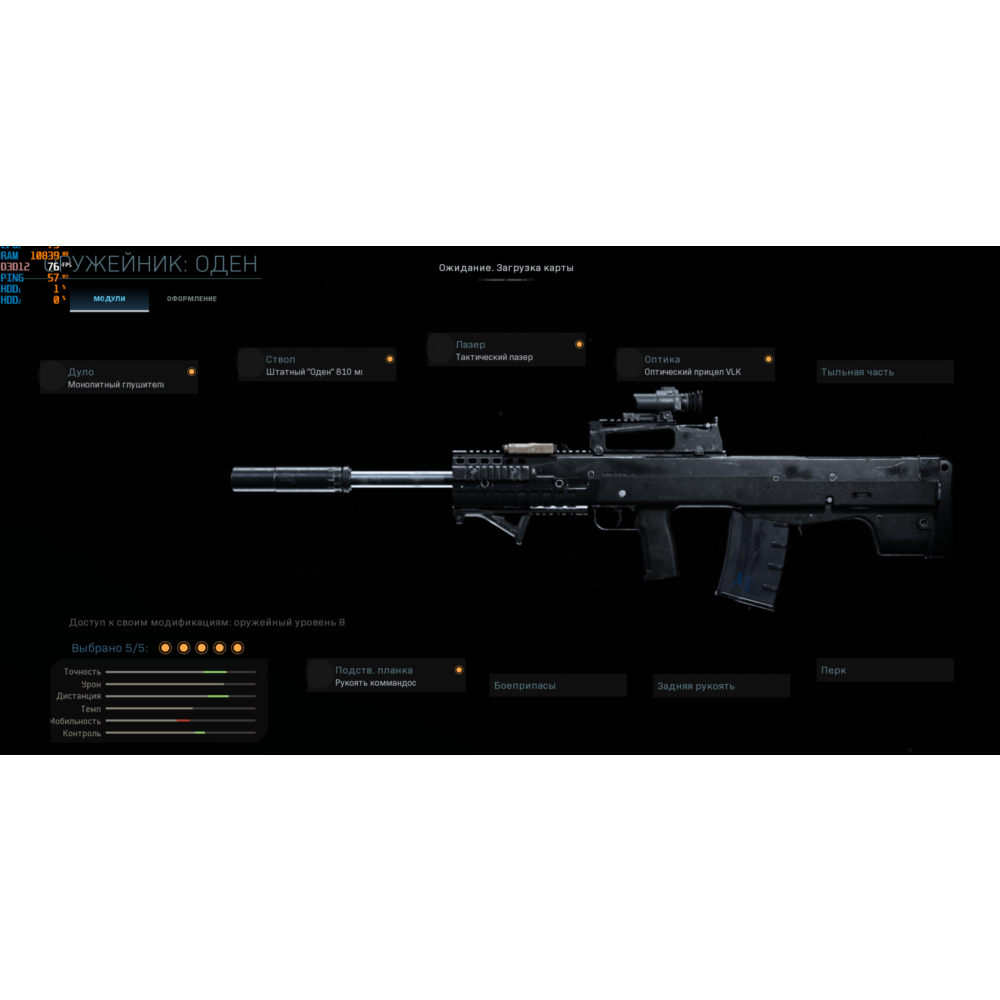Open the Ствол barrel slot
1000x1000 pixels.
[317, 365]
